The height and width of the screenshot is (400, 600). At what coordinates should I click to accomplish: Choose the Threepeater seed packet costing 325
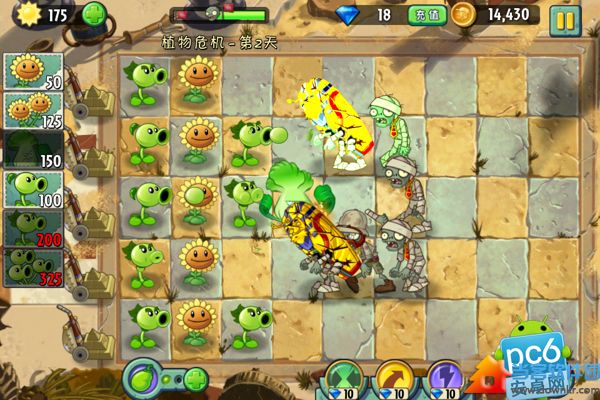pos(33,266)
